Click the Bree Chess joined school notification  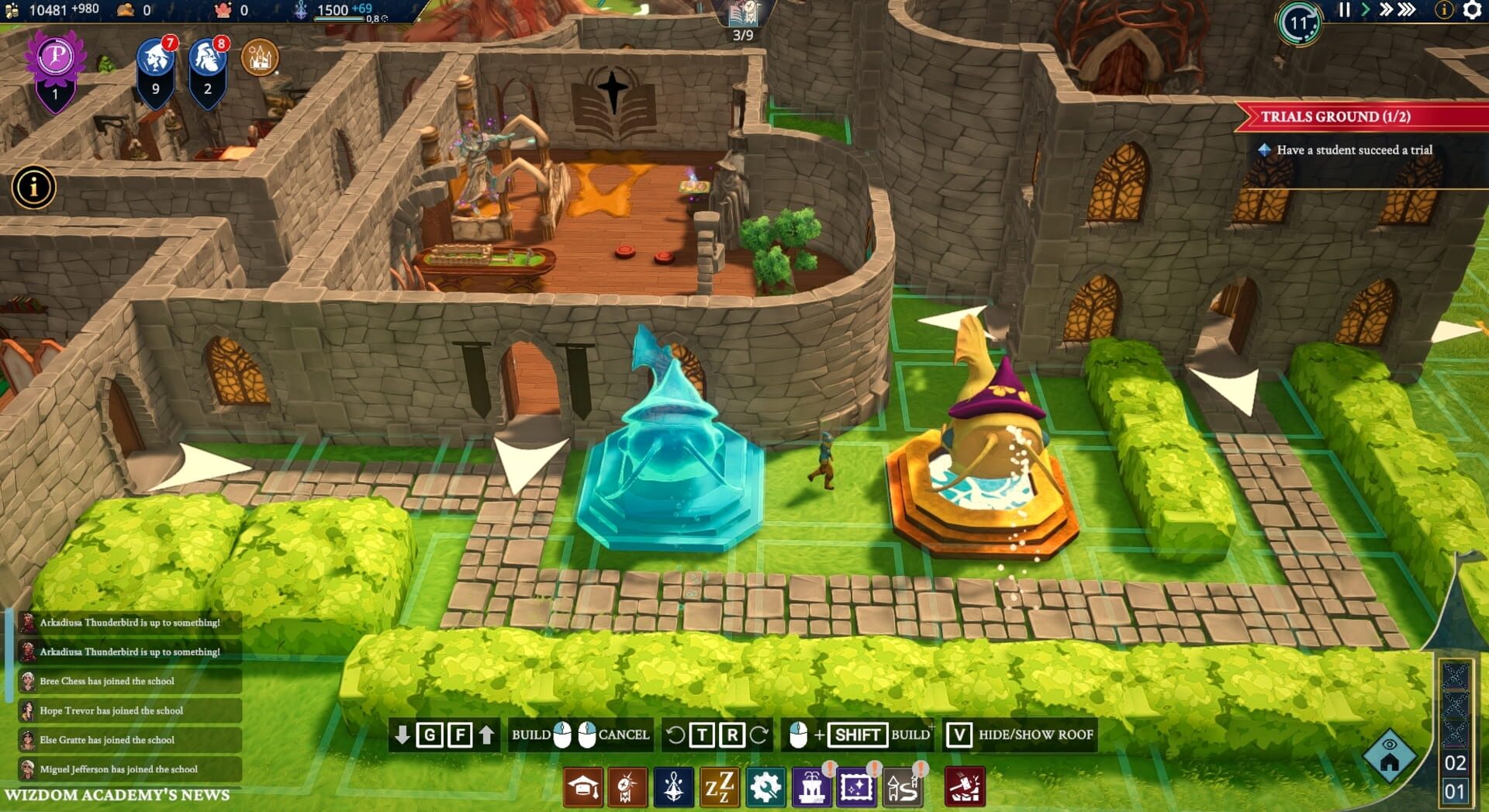[x=124, y=680]
